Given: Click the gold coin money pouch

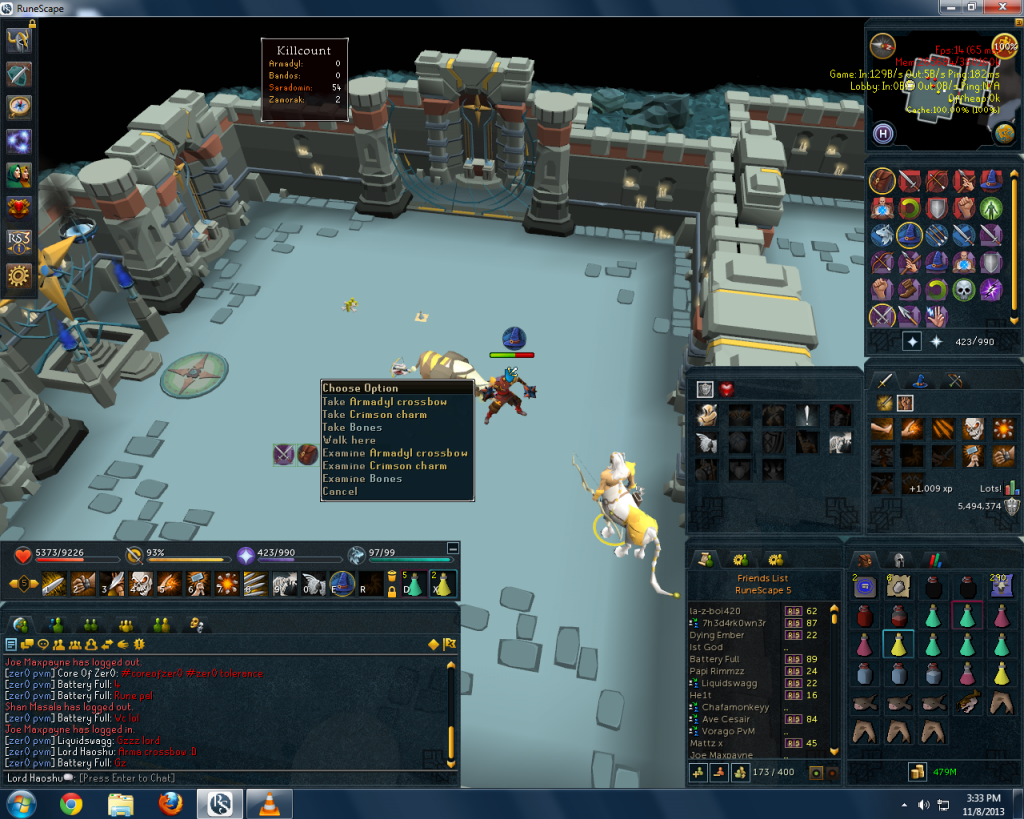Looking at the screenshot, I should click(916, 771).
